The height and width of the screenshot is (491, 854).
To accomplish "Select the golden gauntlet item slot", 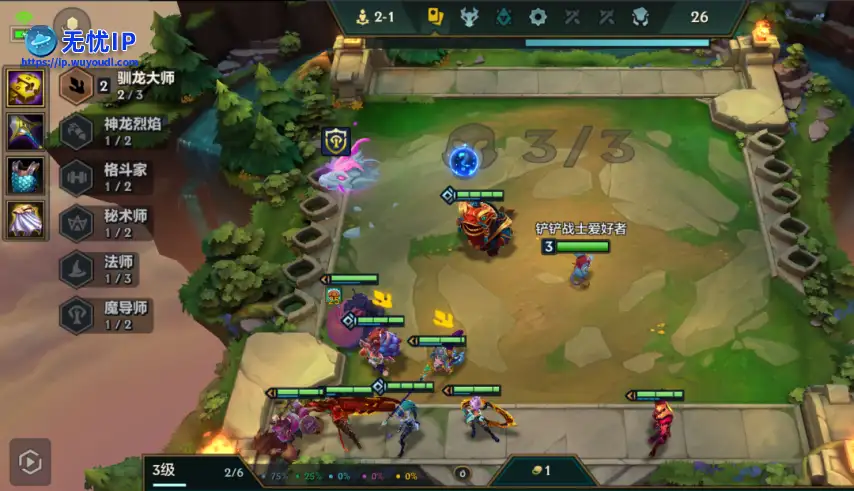I will click(24, 87).
